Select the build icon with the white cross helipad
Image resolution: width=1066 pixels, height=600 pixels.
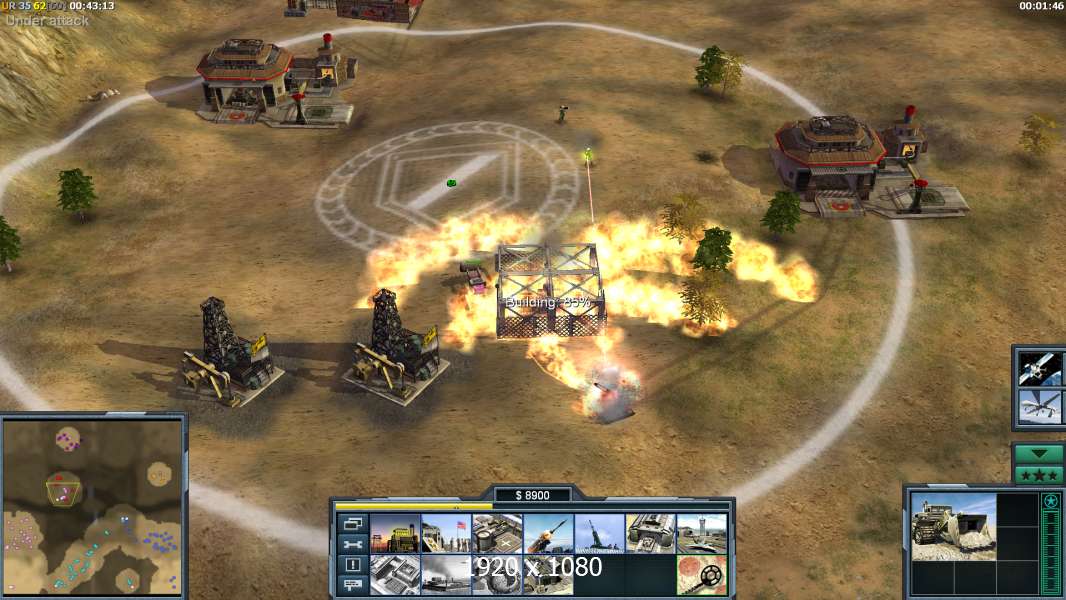point(497,534)
